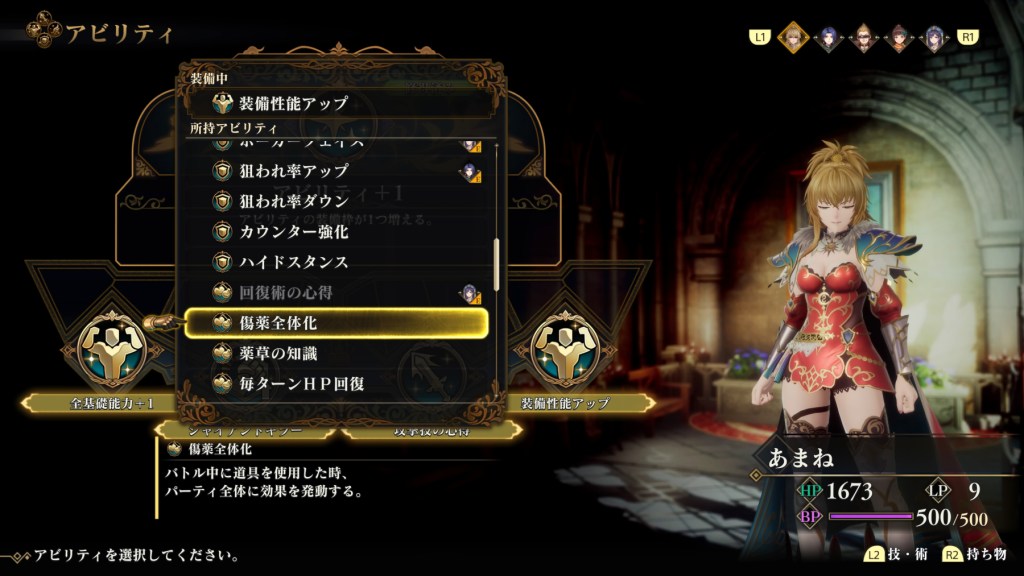The height and width of the screenshot is (576, 1024).
Task: Select the highlighted 傷薬全体化 ability
Action: (x=336, y=323)
